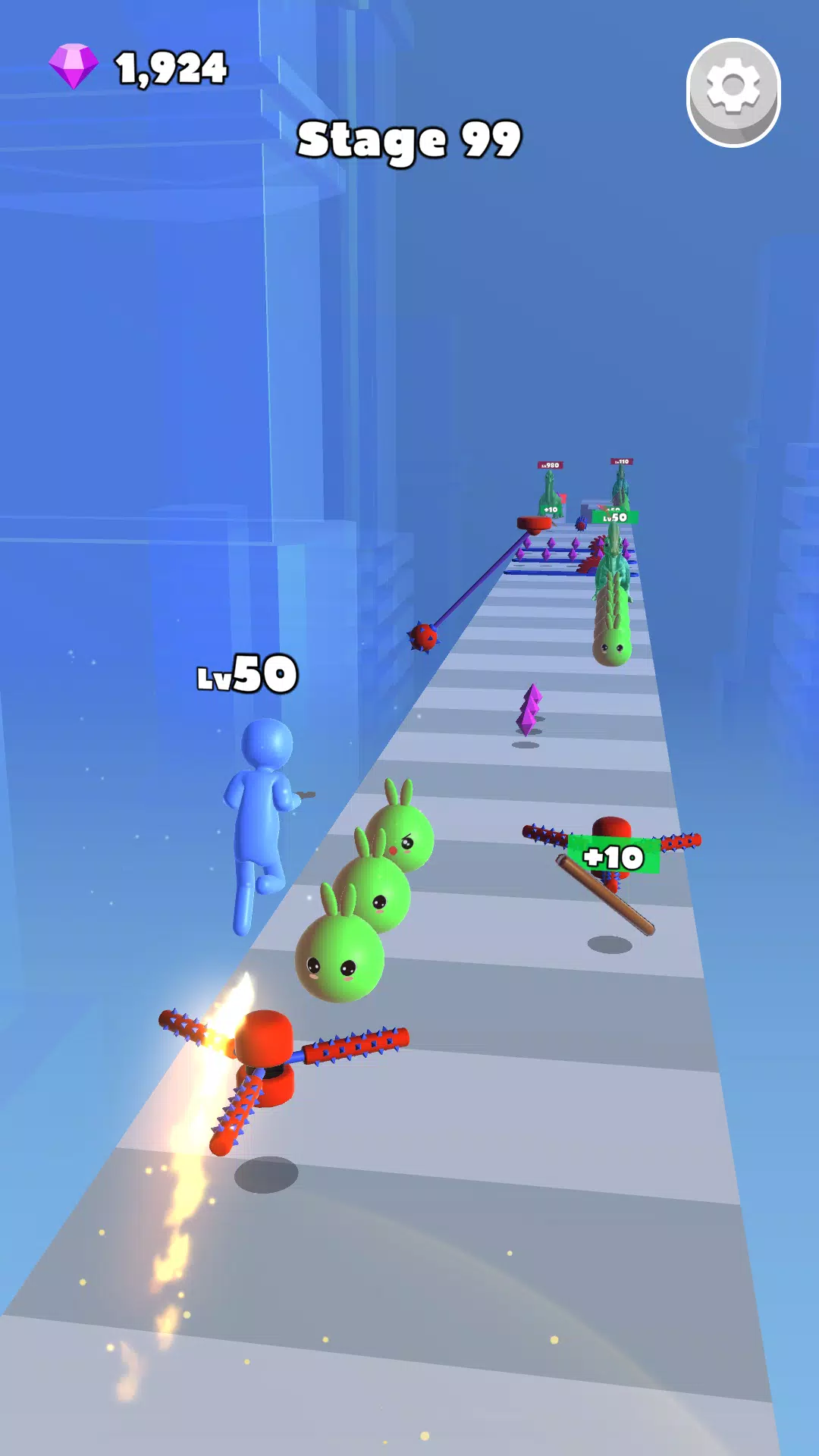Open settings with the gear button
This screenshot has width=819, height=1456.
(733, 90)
